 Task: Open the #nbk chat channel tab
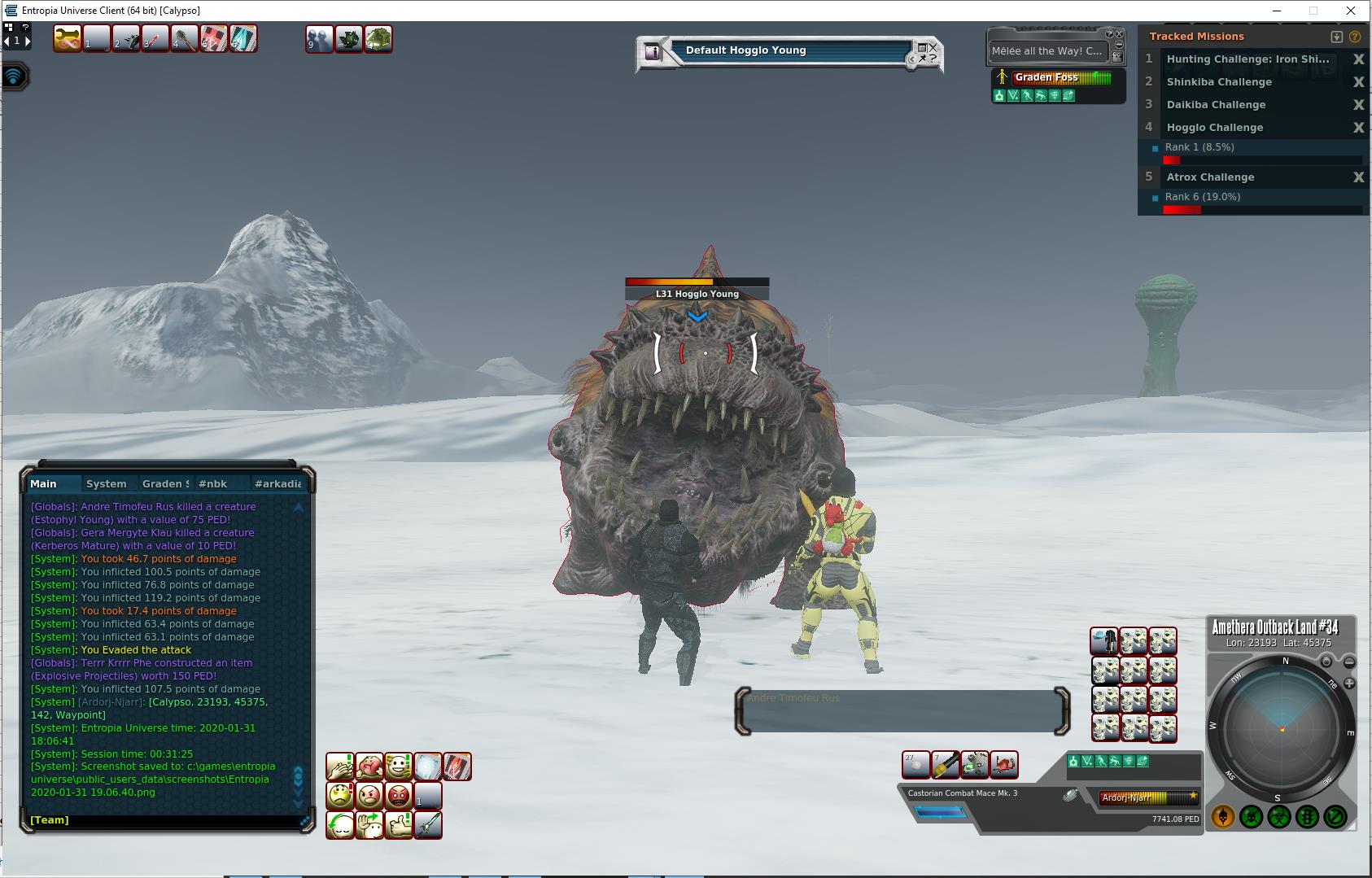(x=213, y=483)
